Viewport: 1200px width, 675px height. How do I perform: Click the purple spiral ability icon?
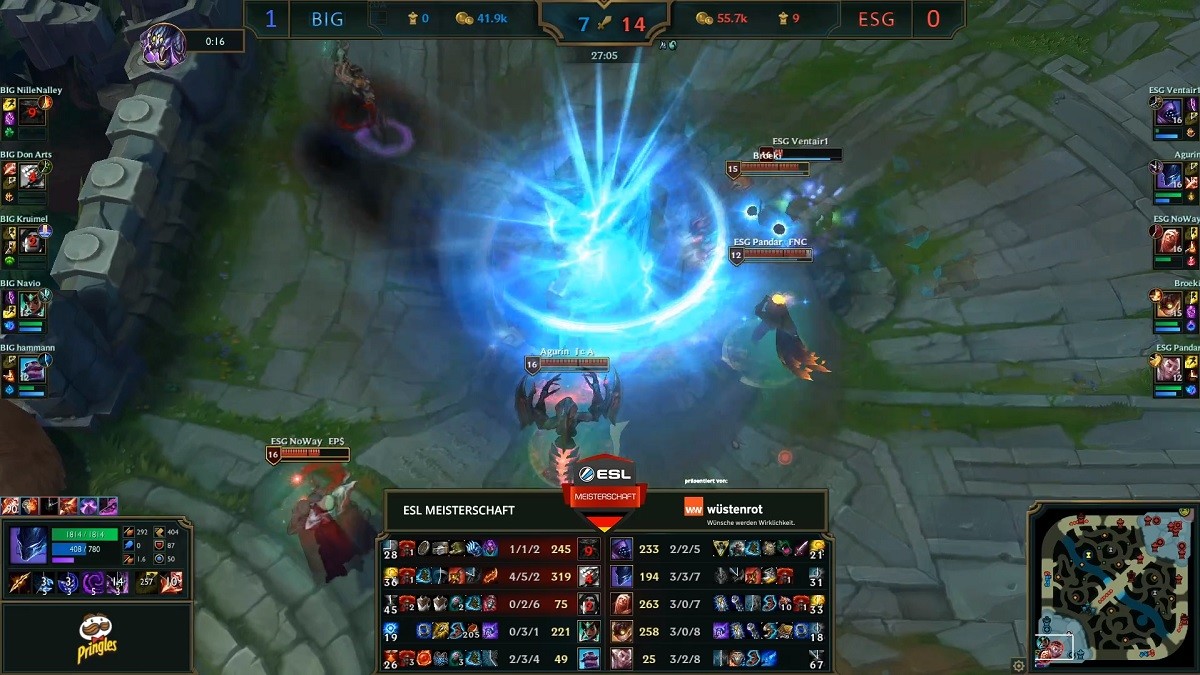point(94,582)
